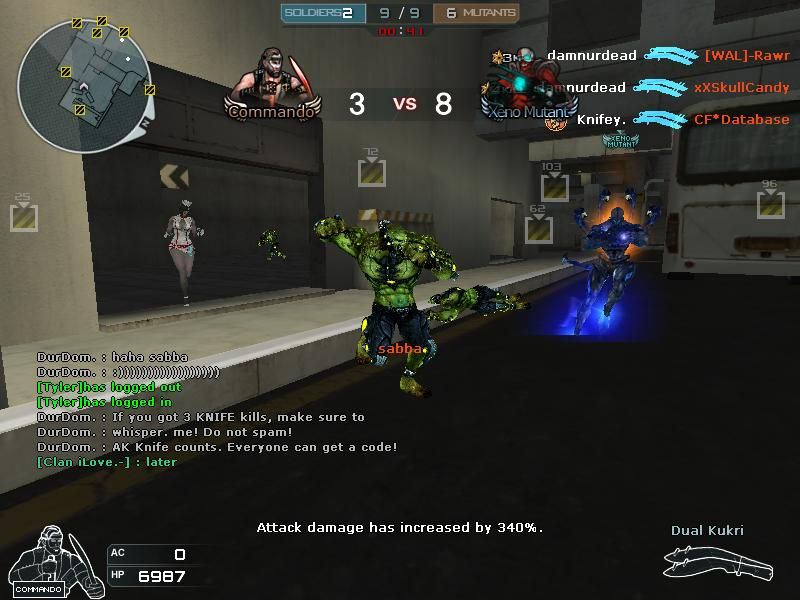Click the small Xeno Mutant badge under the kill feed
The width and height of the screenshot is (800, 600).
pyautogui.click(x=620, y=142)
